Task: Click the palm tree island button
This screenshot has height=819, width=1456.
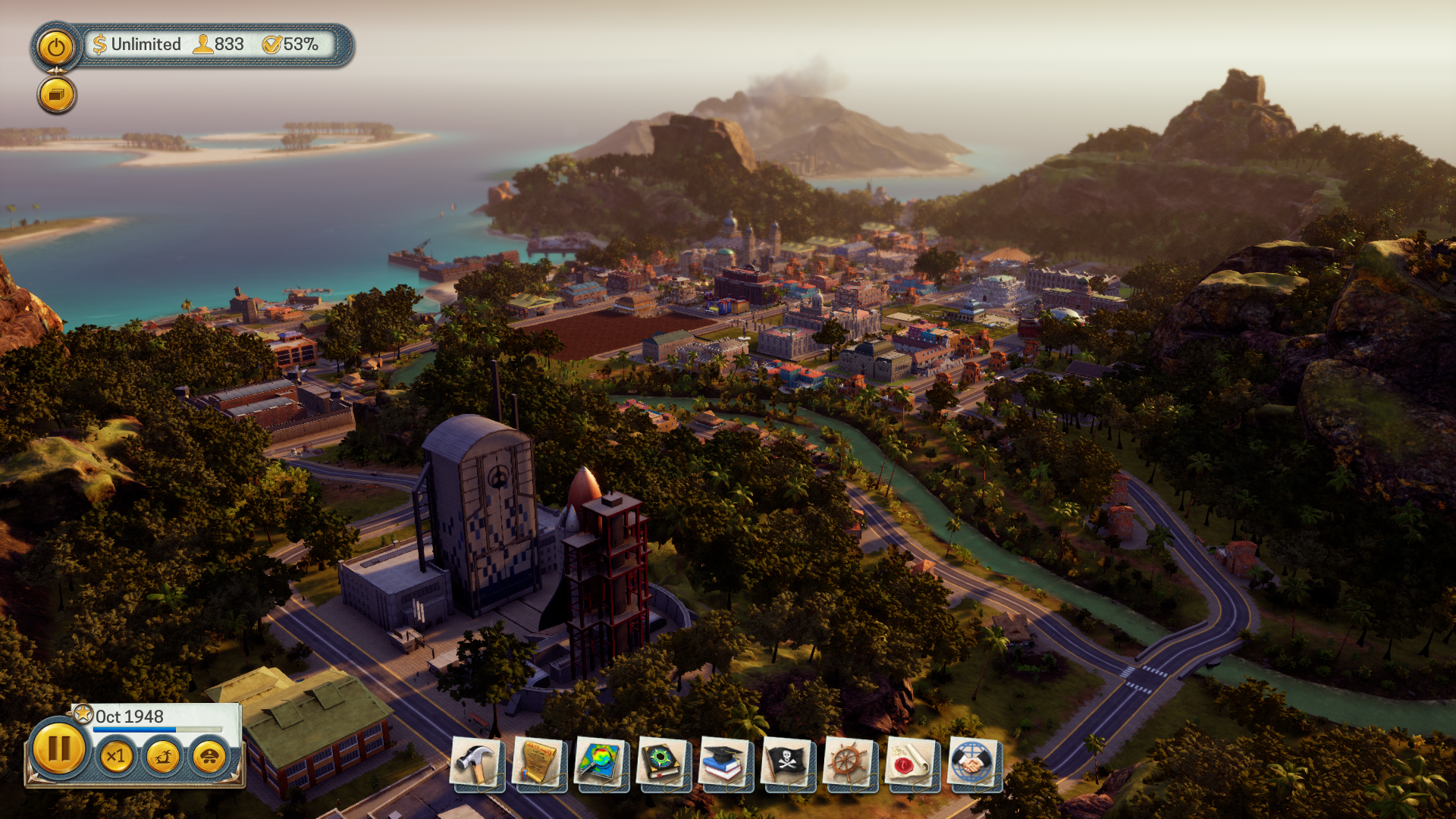Action: point(162,756)
